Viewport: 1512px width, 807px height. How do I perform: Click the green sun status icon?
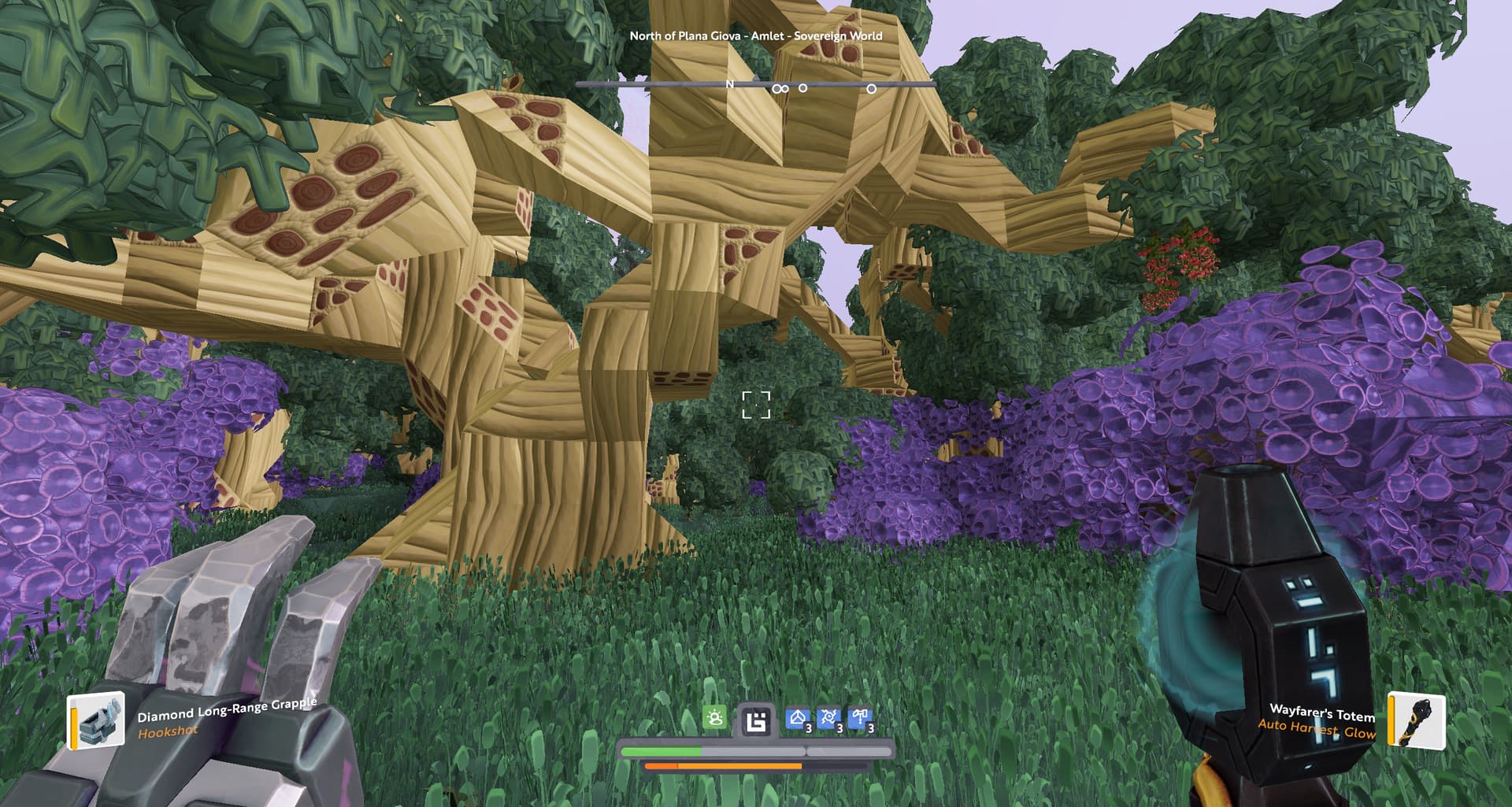coord(714,718)
